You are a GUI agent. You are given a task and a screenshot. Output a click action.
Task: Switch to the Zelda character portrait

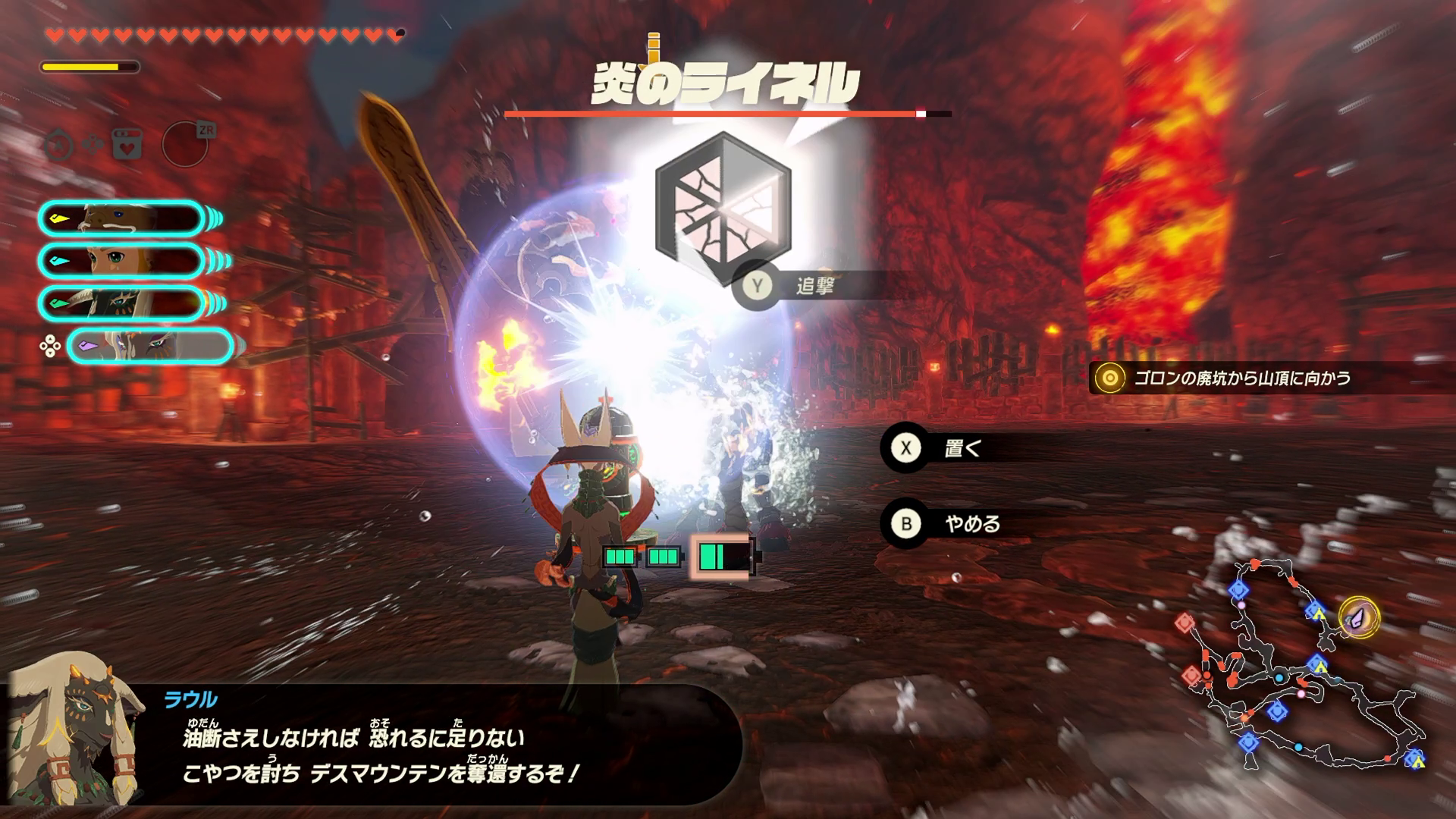coord(121,260)
